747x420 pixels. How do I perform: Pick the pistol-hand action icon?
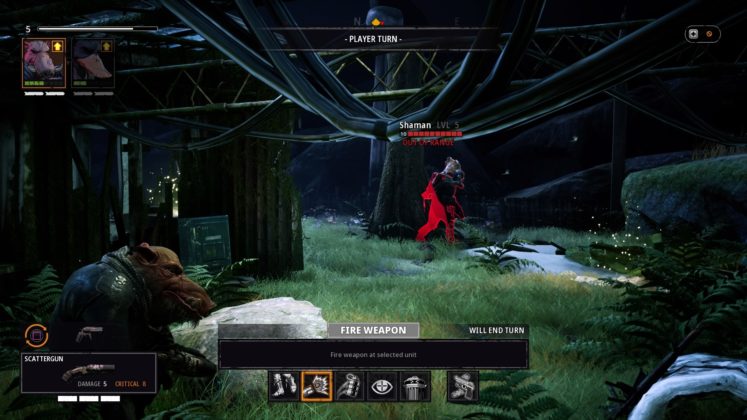(x=462, y=385)
